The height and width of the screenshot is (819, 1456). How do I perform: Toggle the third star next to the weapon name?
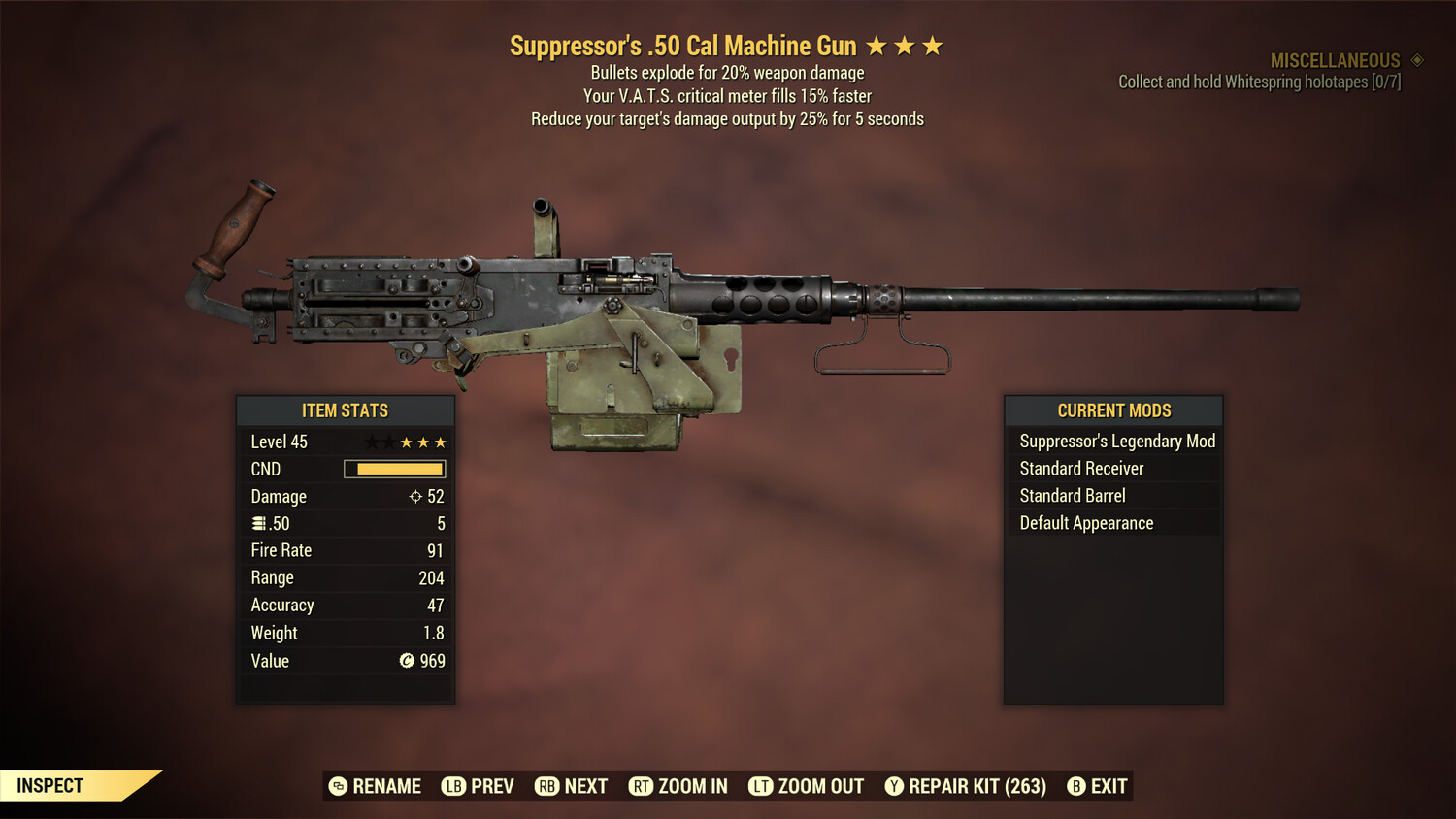point(933,44)
